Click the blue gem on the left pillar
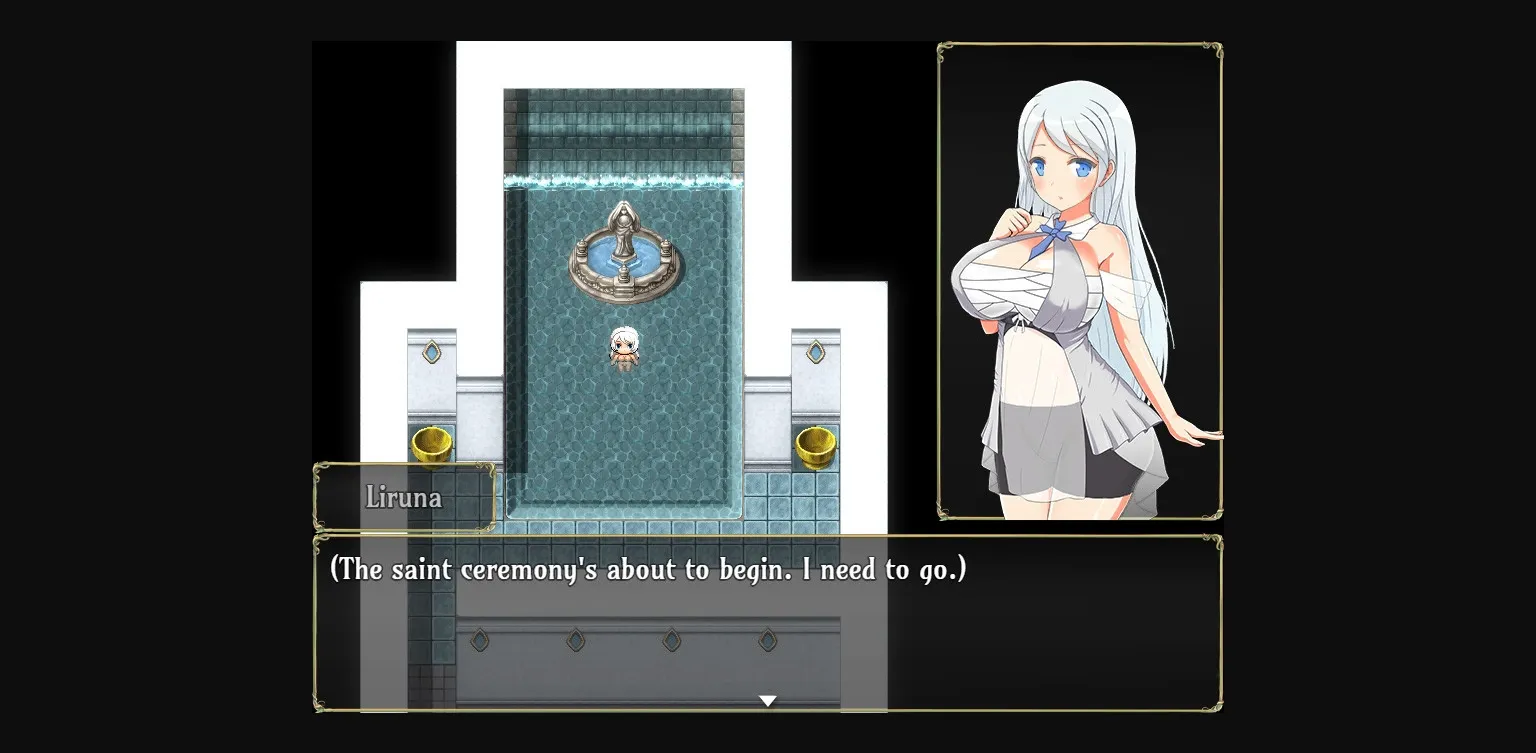 (432, 352)
